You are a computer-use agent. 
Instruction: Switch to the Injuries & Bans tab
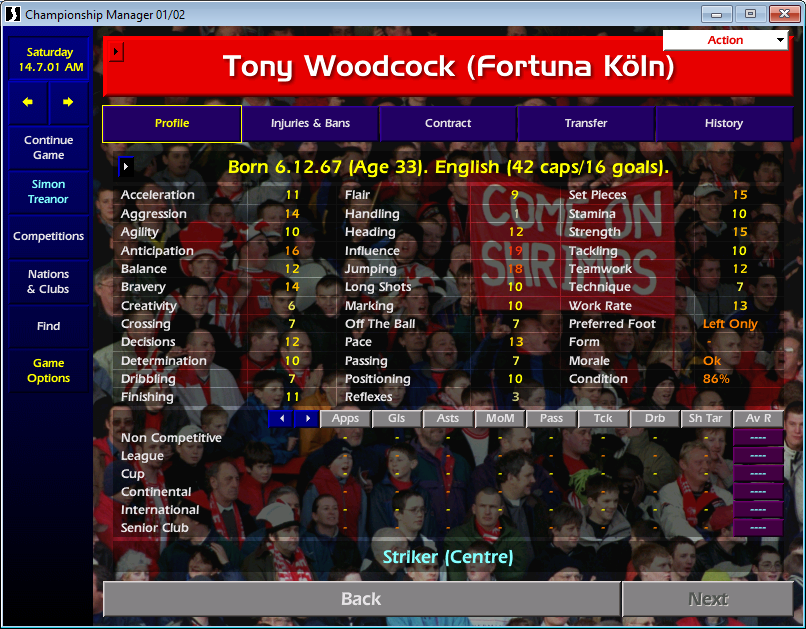click(x=310, y=124)
